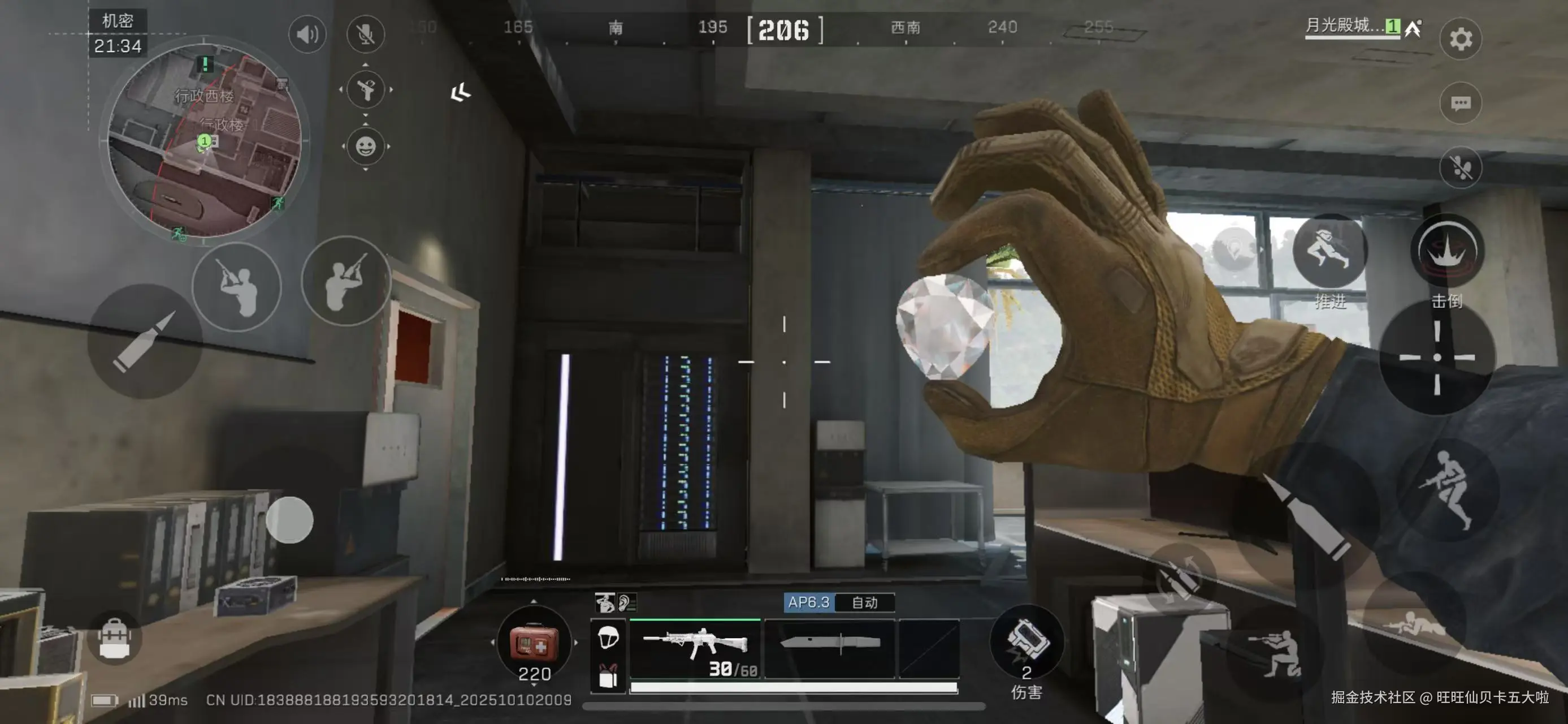Open the settings gear menu
1568x724 pixels.
1460,39
